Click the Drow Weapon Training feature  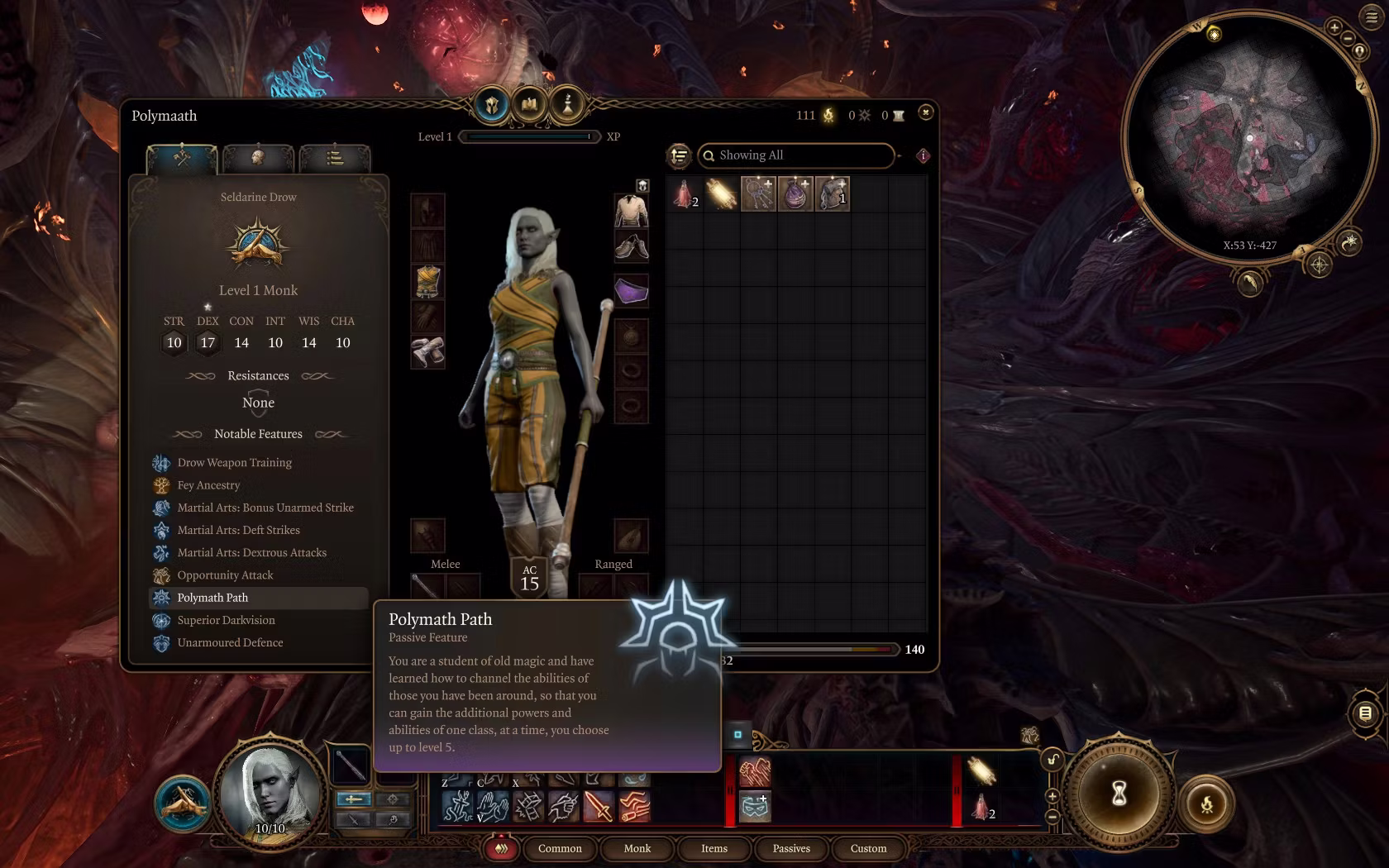pos(234,463)
